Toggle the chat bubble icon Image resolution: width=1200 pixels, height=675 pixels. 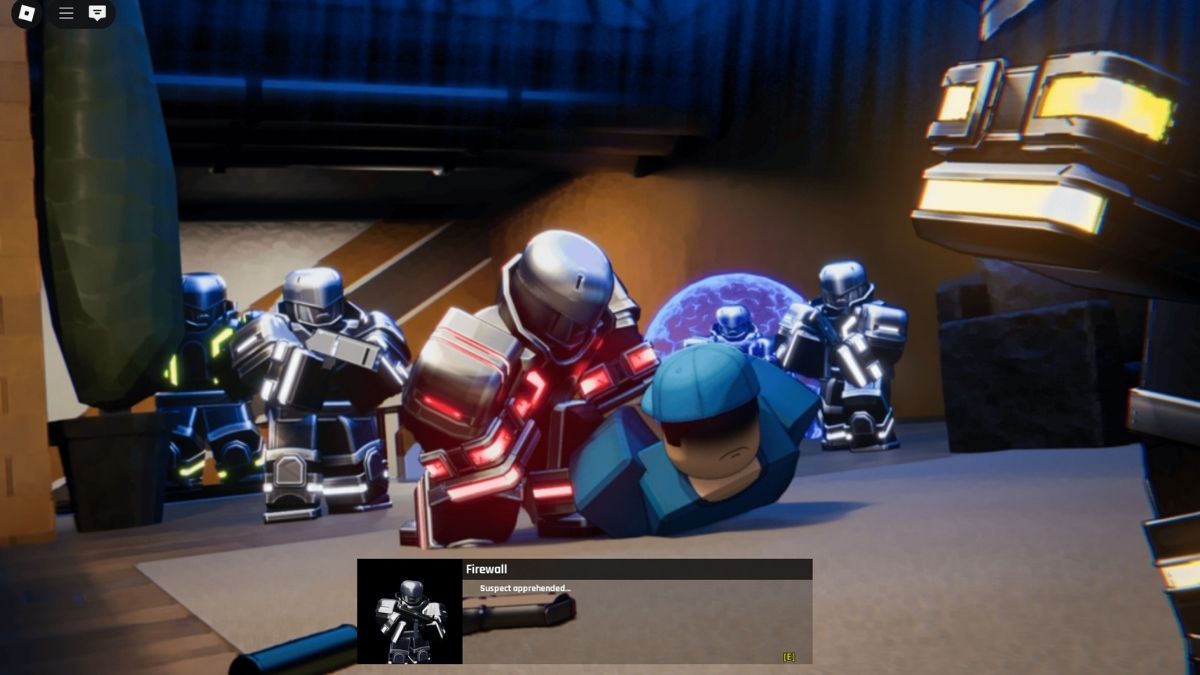(97, 13)
